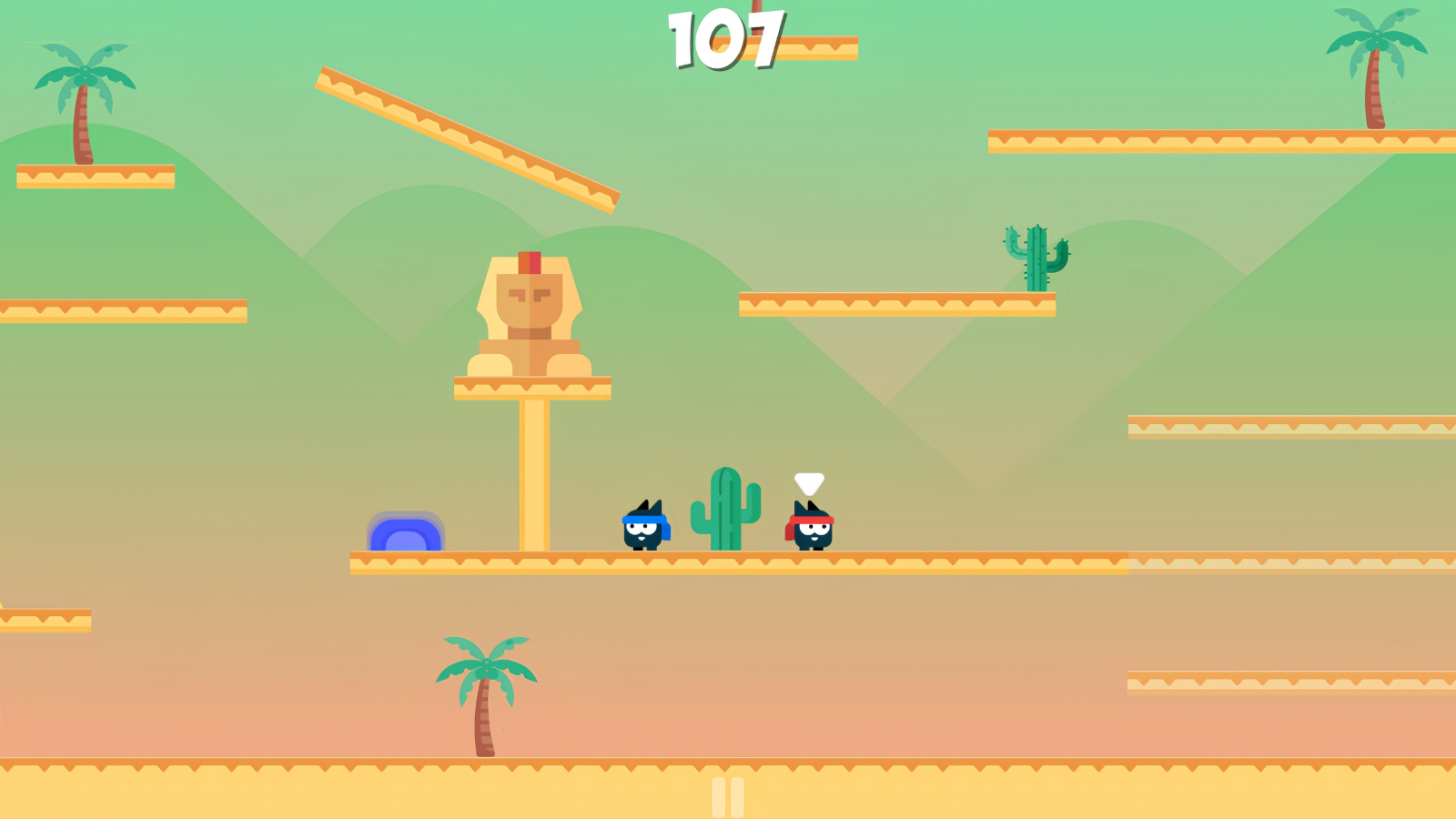The image size is (1456, 819).
Task: Click the score number 107
Action: click(725, 38)
